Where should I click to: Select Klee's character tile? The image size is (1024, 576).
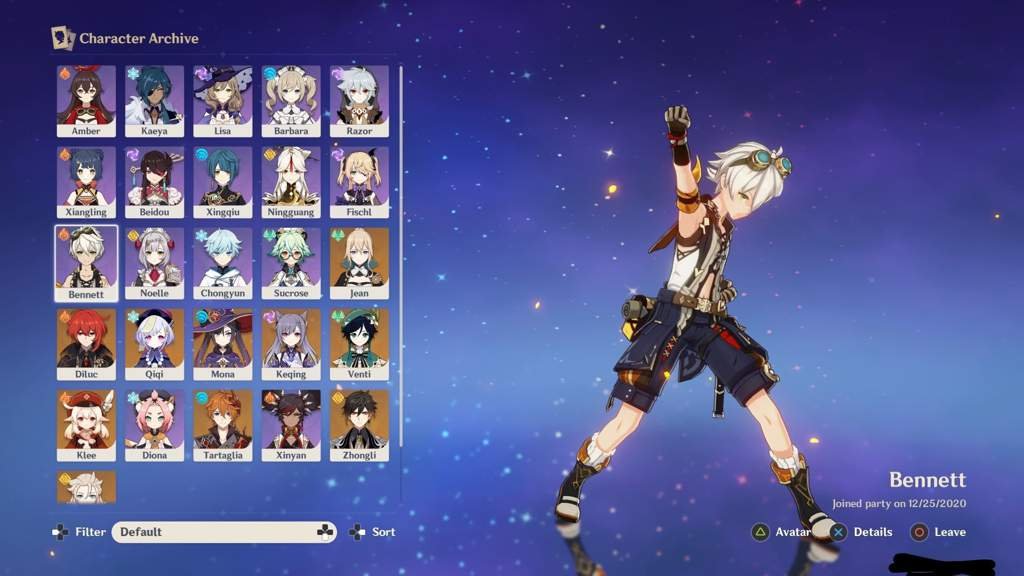[86, 422]
